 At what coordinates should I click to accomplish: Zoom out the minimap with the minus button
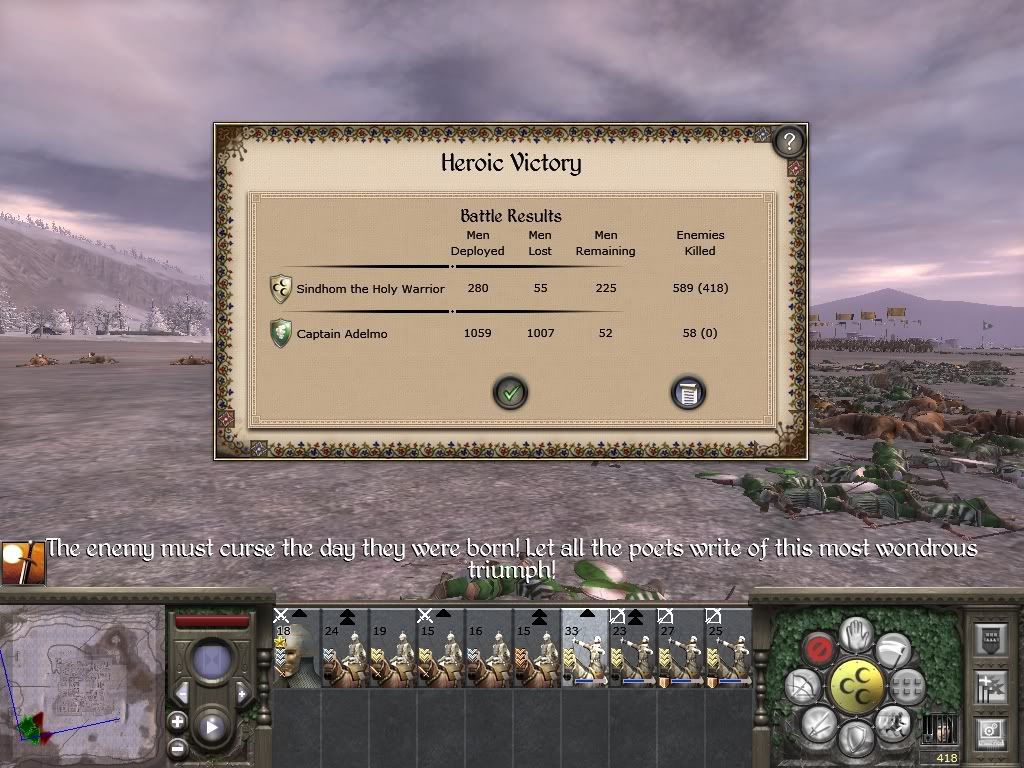tap(177, 746)
